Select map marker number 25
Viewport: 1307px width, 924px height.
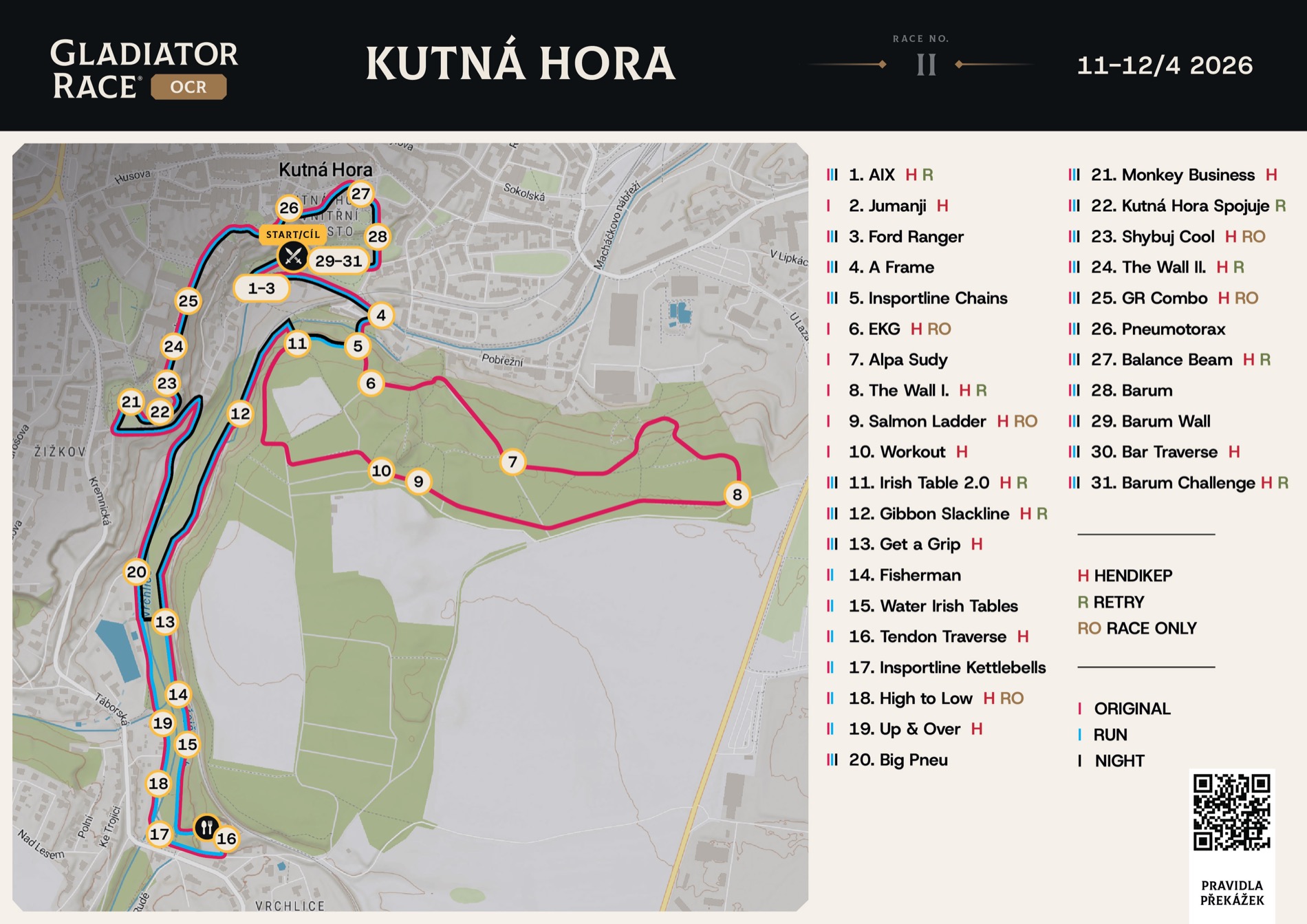[x=188, y=301]
